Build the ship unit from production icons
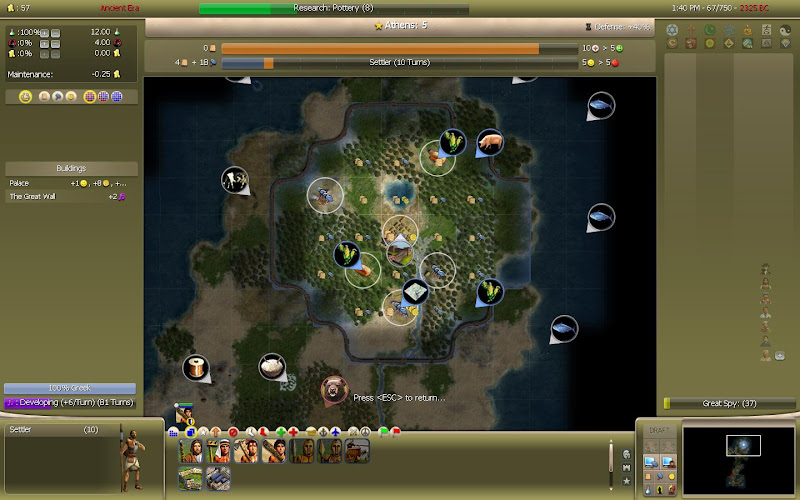The height and width of the screenshot is (500, 800). tap(357, 452)
